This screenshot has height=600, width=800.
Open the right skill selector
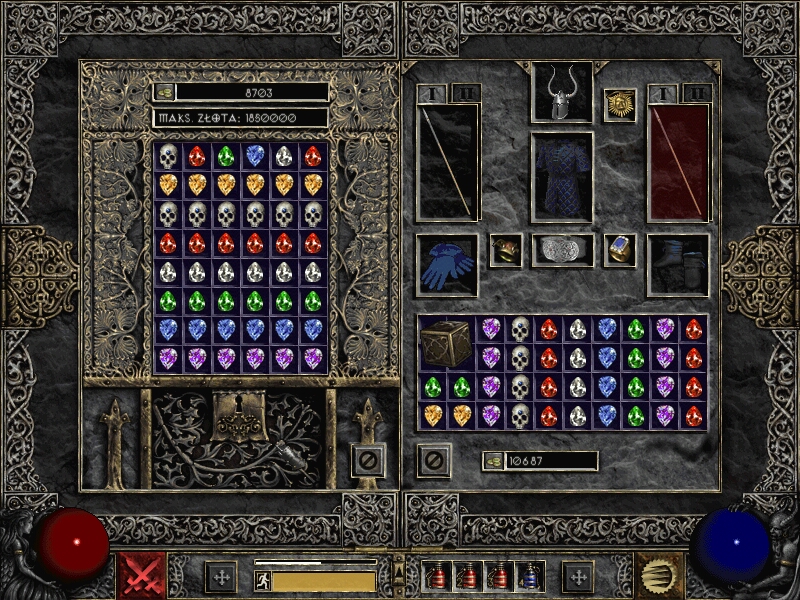(x=658, y=576)
